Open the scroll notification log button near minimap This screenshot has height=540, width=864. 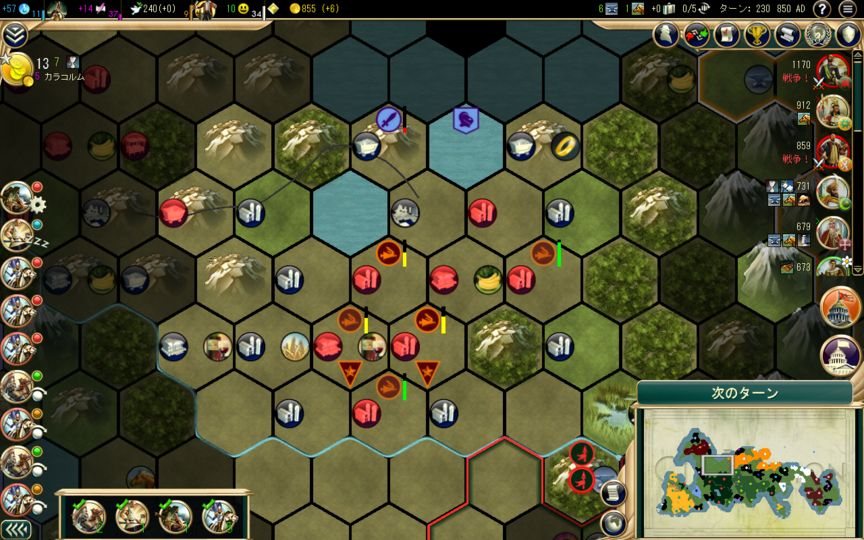click(613, 493)
